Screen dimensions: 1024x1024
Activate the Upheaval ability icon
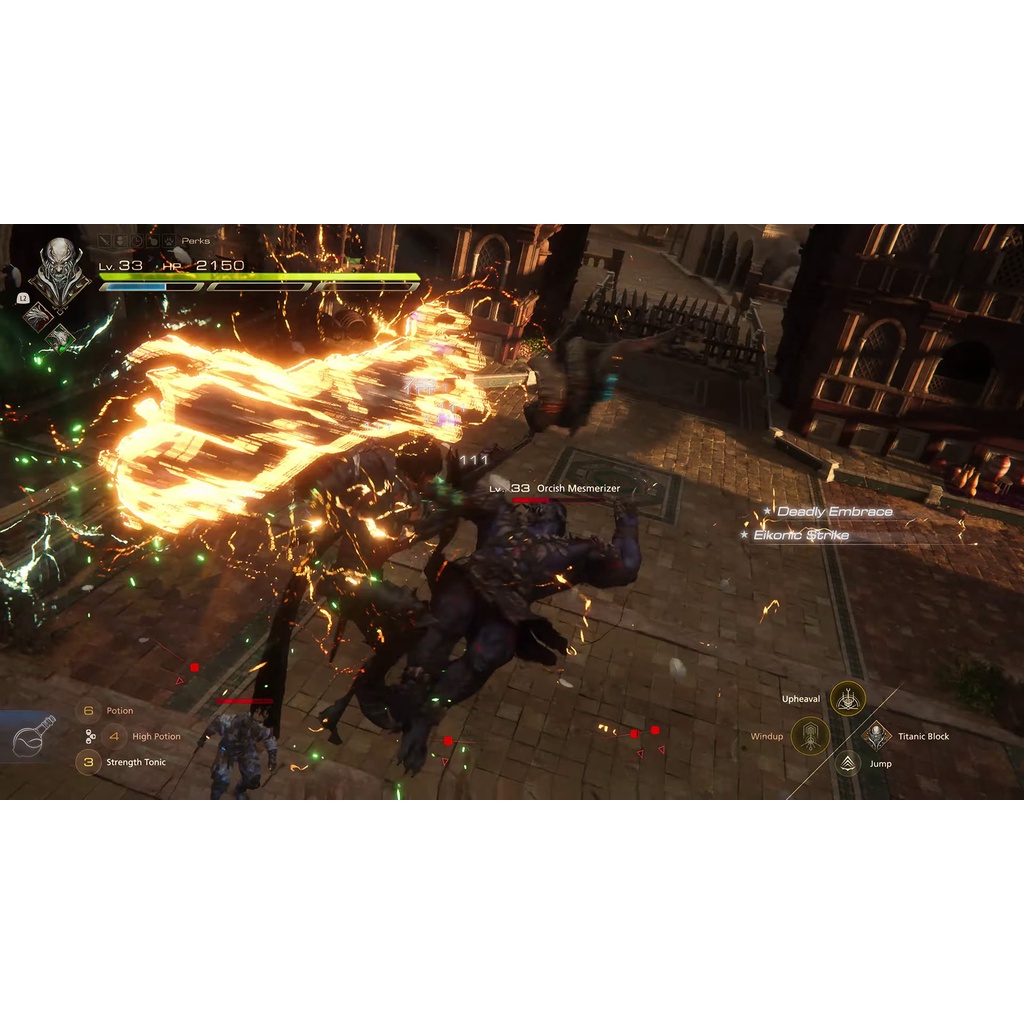pos(848,699)
